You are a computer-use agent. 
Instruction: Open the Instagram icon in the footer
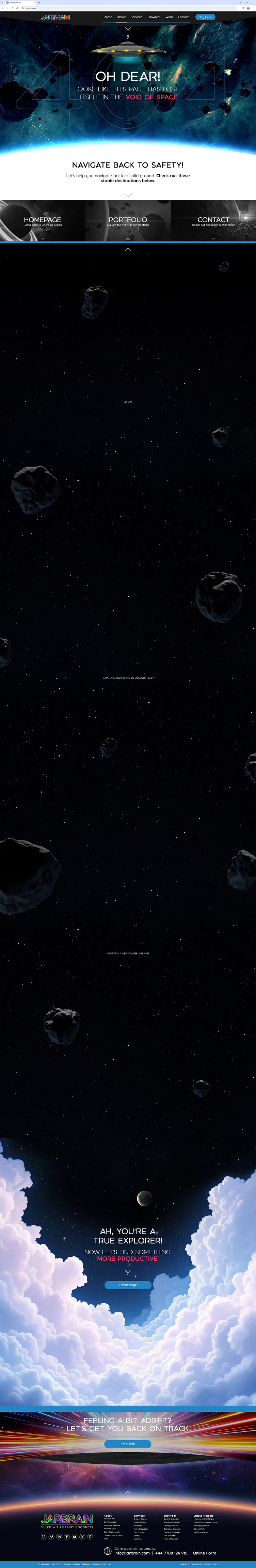tap(43, 1536)
